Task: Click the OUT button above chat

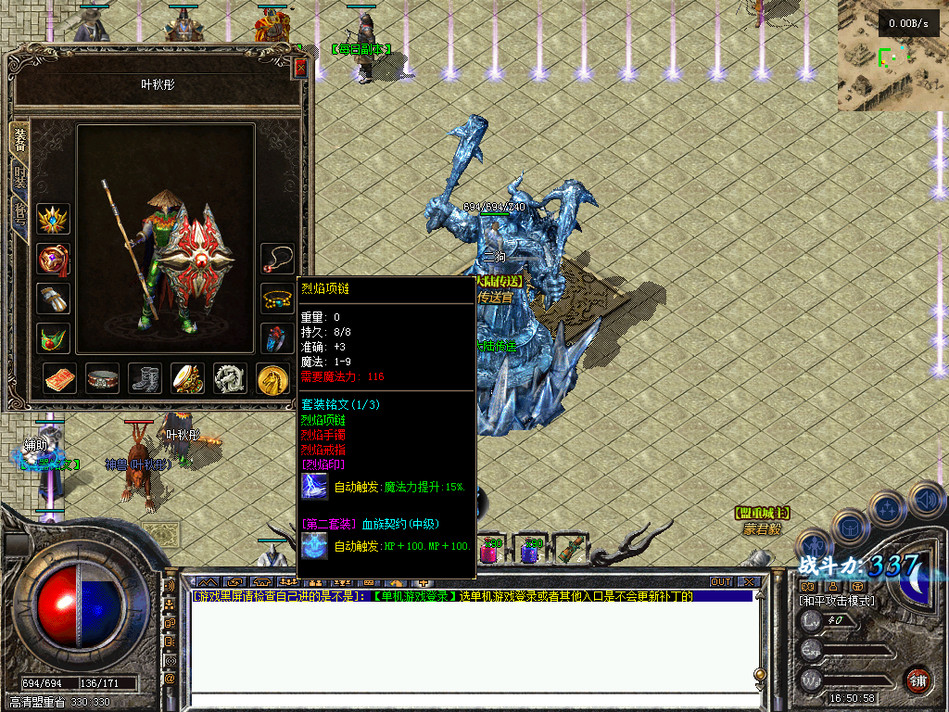Action: point(720,581)
